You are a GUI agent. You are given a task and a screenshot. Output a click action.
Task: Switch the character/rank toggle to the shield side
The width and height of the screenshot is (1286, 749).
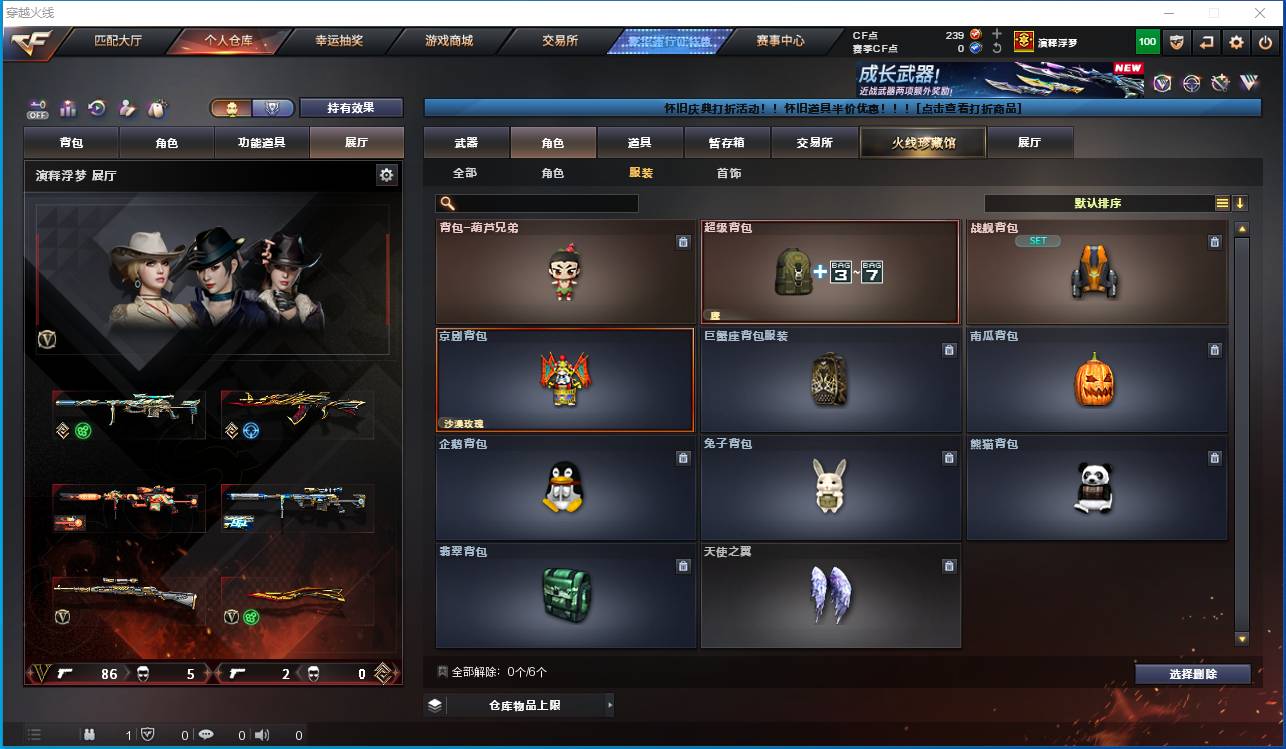pyautogui.click(x=272, y=108)
